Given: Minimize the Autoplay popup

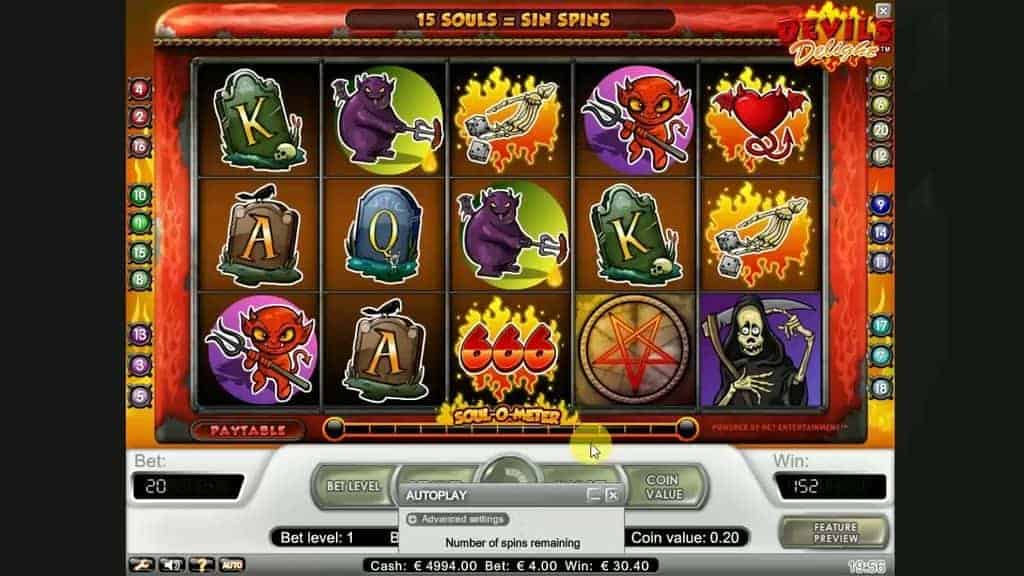Looking at the screenshot, I should [594, 495].
